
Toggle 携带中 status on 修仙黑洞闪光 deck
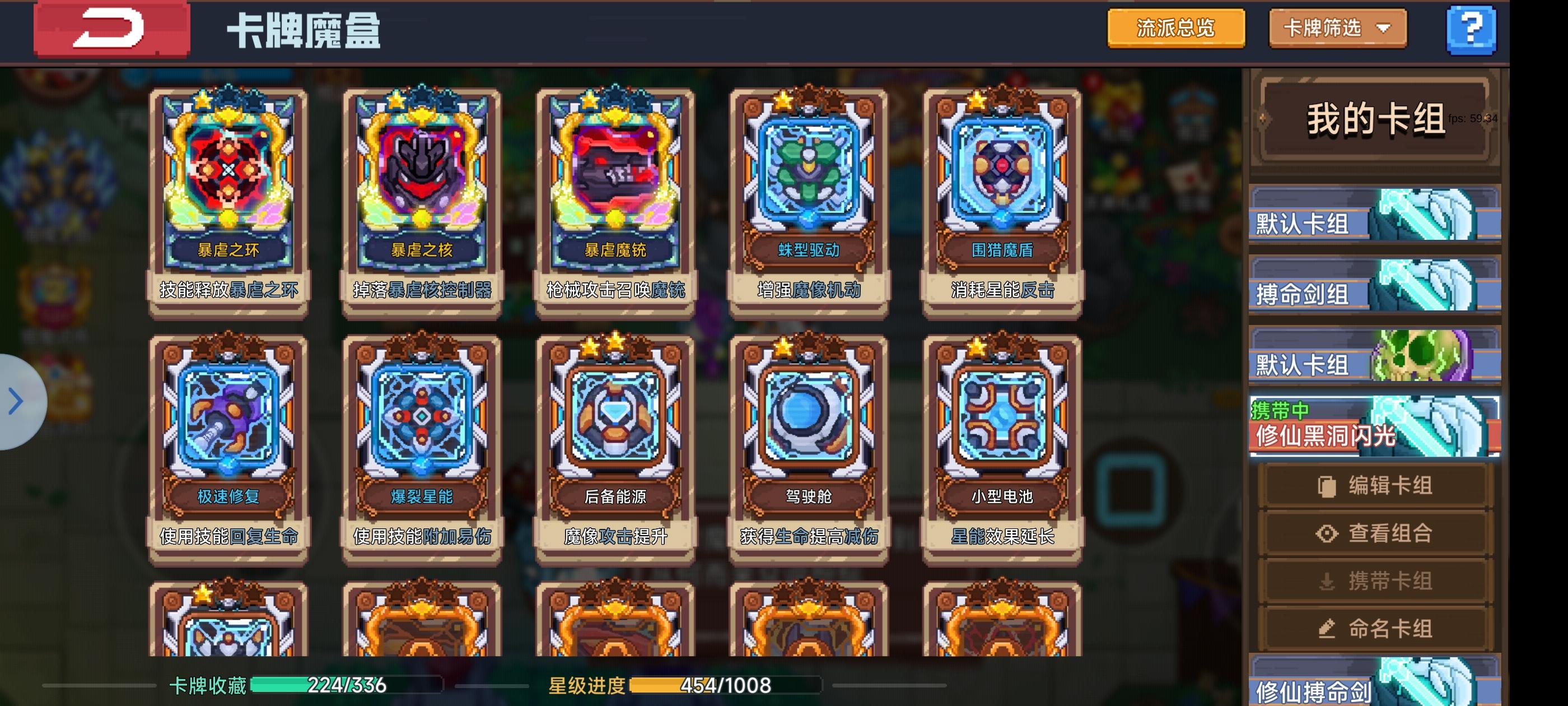pyautogui.click(x=1373, y=426)
